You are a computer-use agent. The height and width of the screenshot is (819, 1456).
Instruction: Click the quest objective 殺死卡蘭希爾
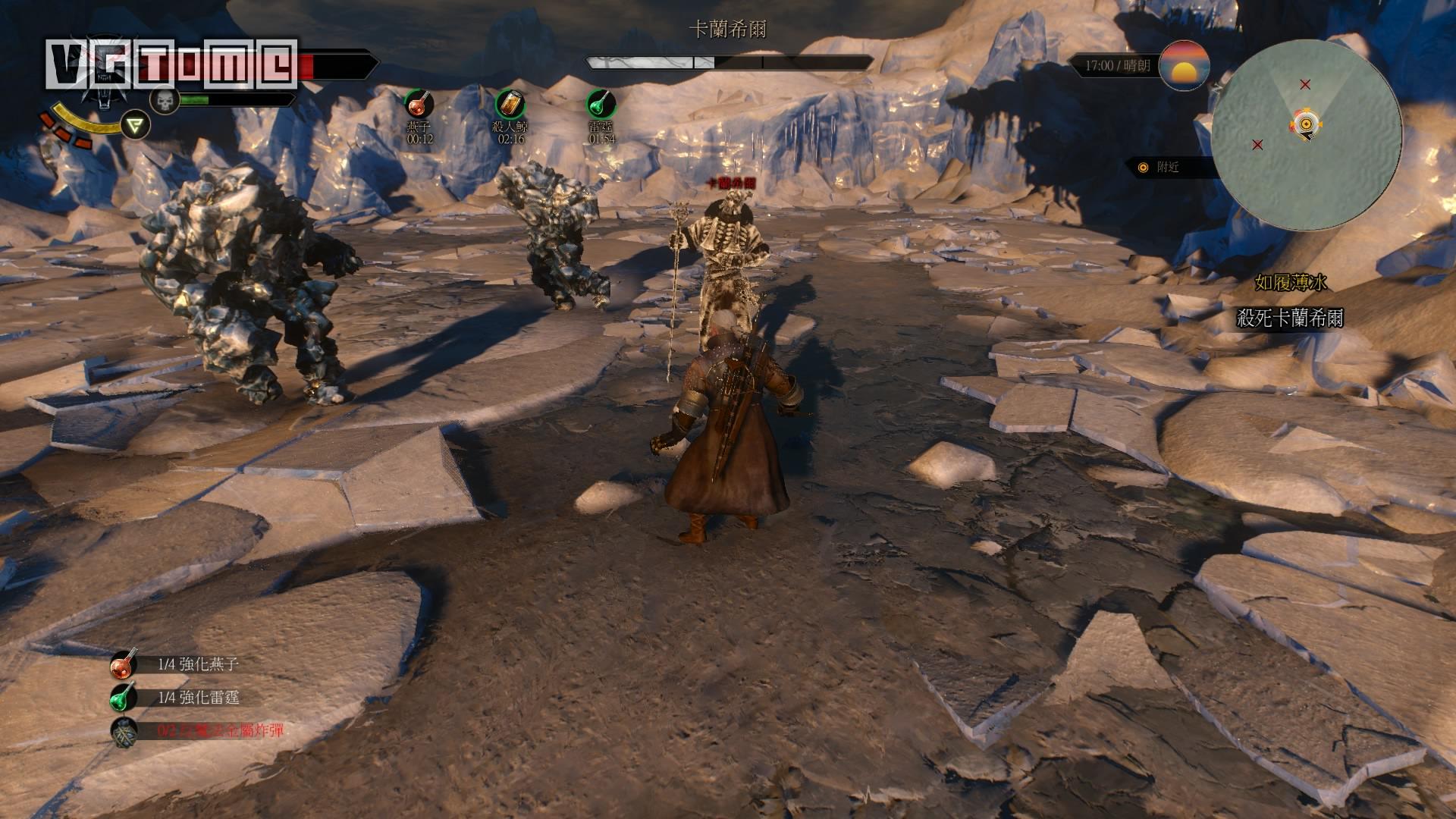(1290, 318)
